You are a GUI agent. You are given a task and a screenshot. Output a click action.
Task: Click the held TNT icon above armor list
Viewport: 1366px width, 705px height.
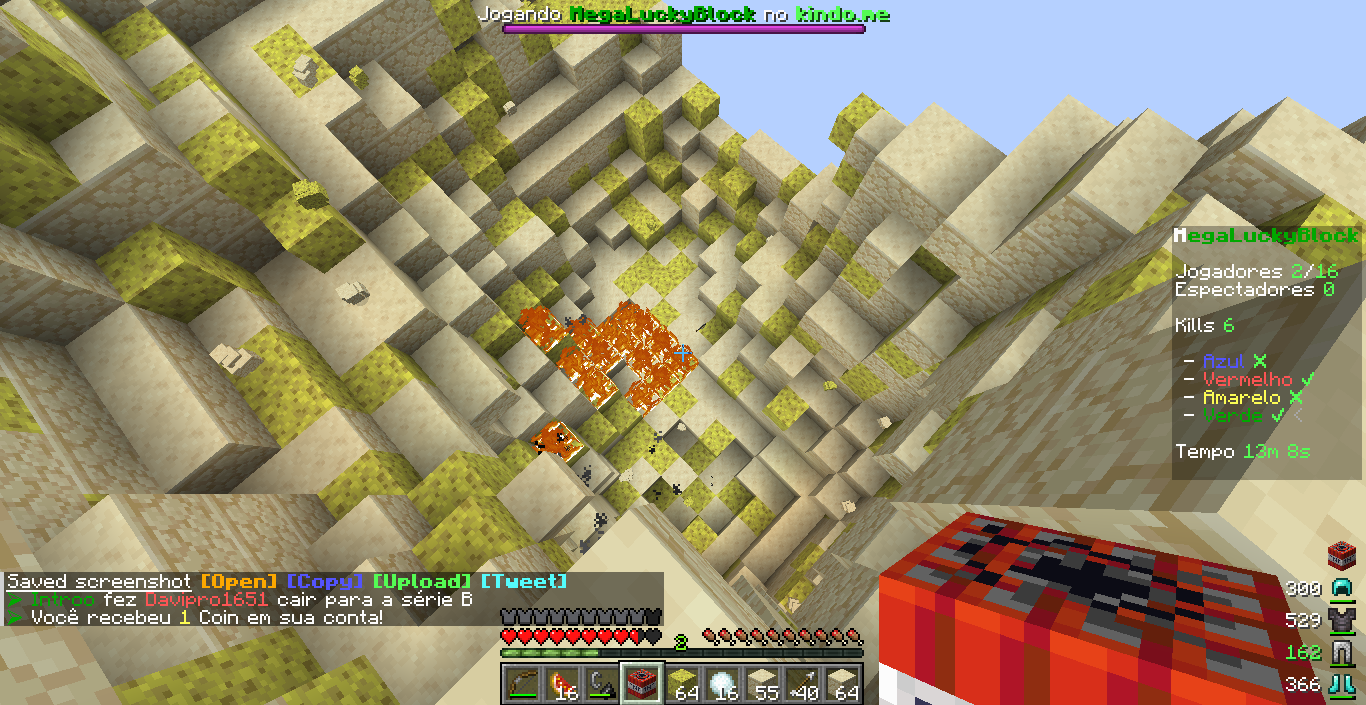1340,554
